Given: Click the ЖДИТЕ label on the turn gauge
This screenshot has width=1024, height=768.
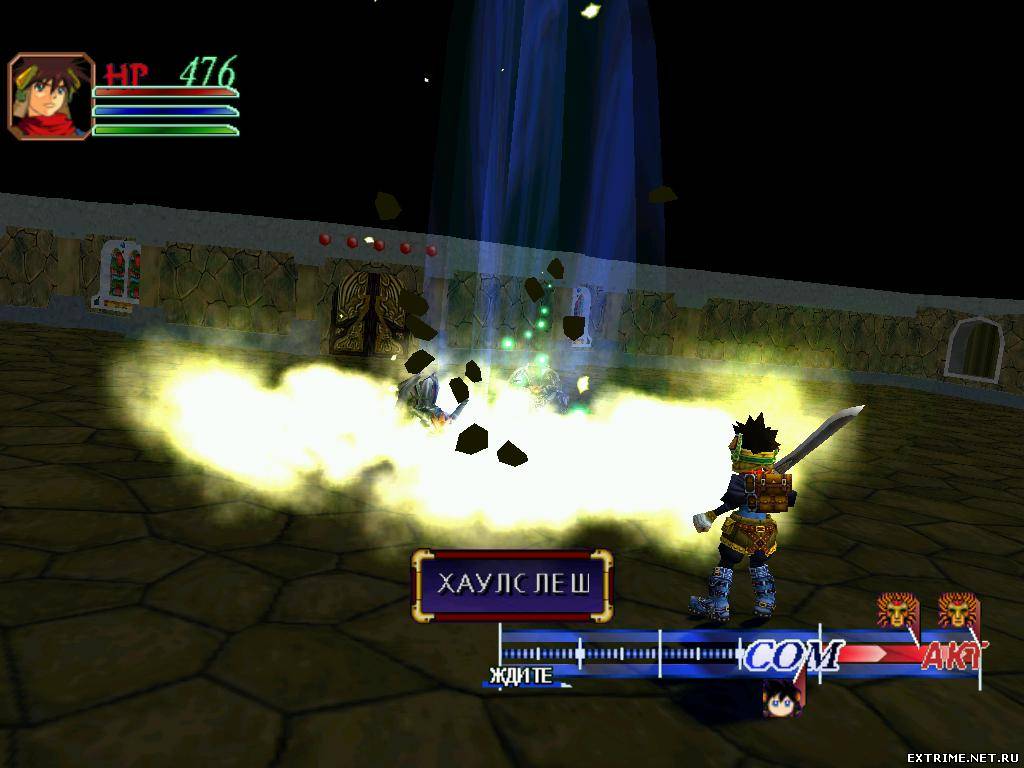Looking at the screenshot, I should (x=520, y=676).
